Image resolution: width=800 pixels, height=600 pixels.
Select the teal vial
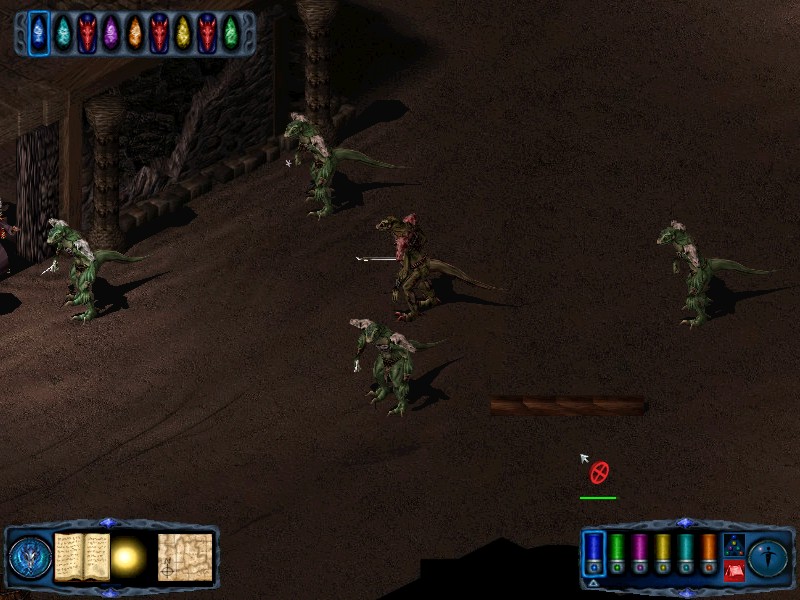(x=686, y=551)
